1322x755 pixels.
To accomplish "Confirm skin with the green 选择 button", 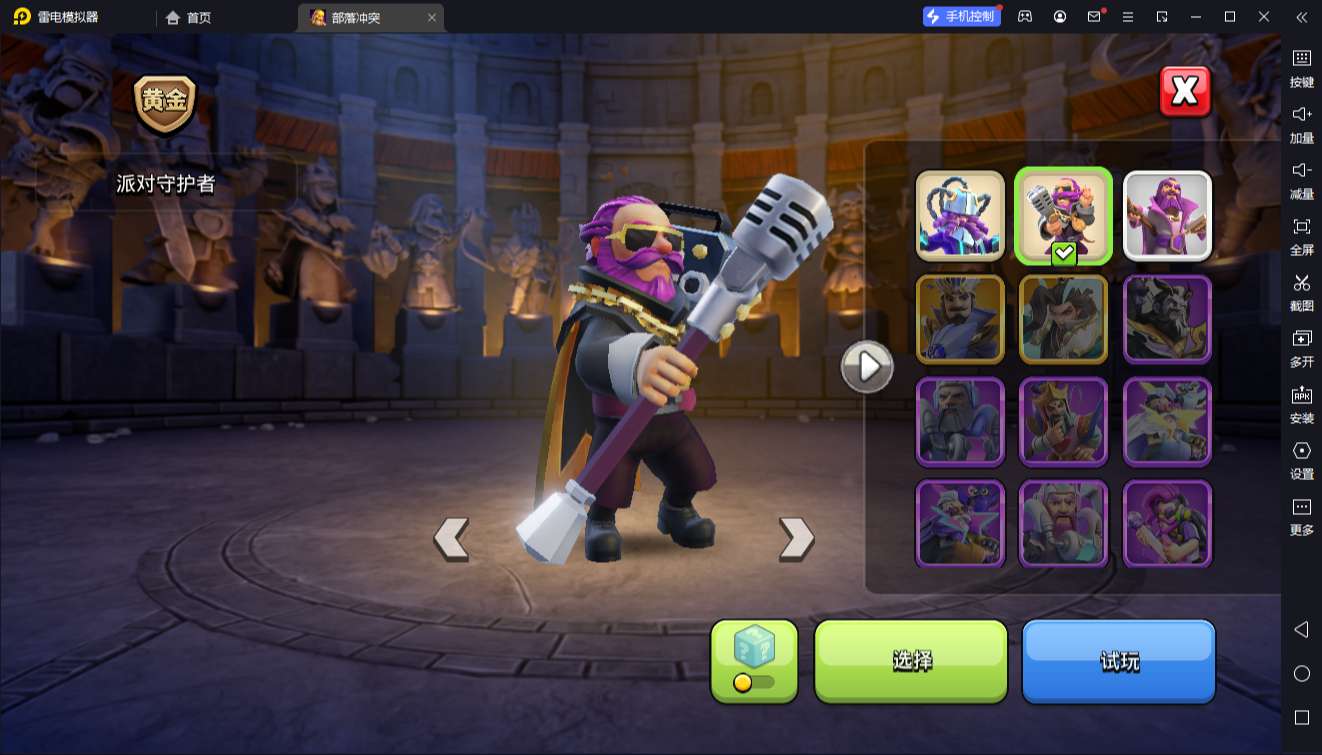I will [x=911, y=661].
